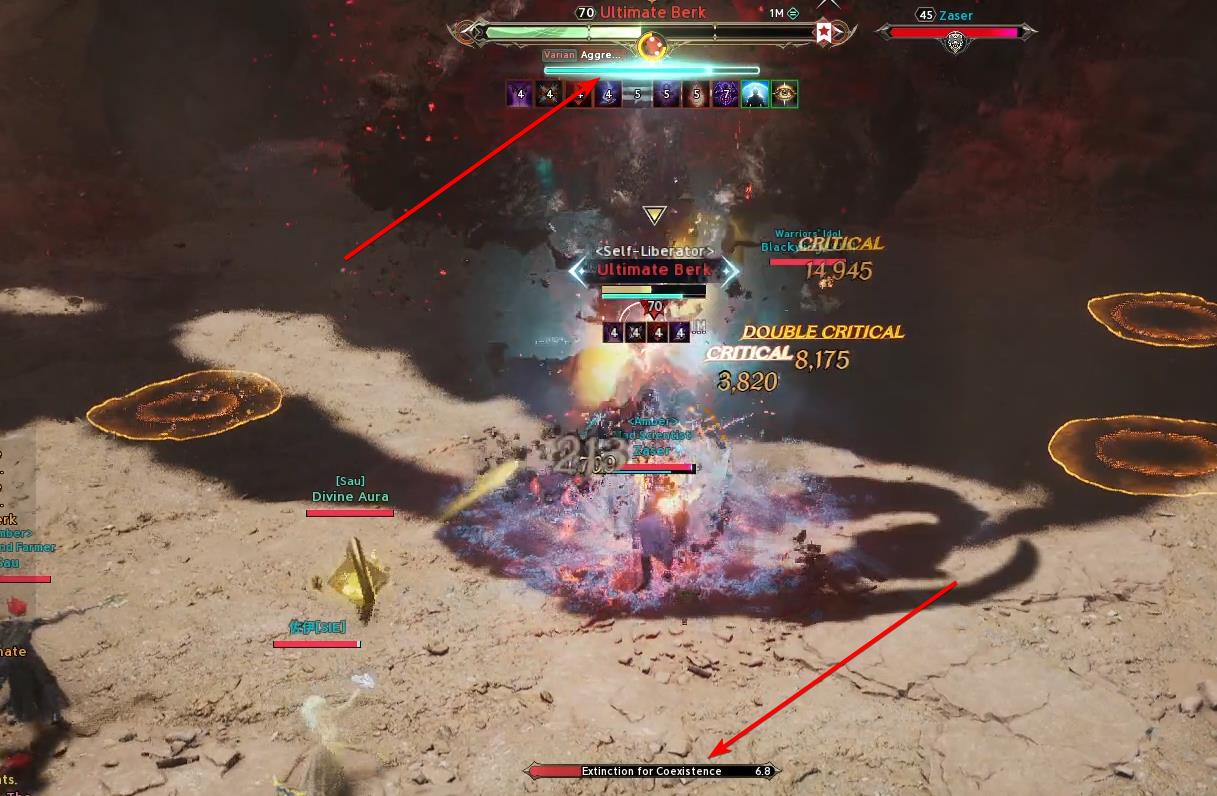The height and width of the screenshot is (796, 1217).
Task: Target the Ultimate Berk nameplate with selection marker
Action: (x=654, y=270)
